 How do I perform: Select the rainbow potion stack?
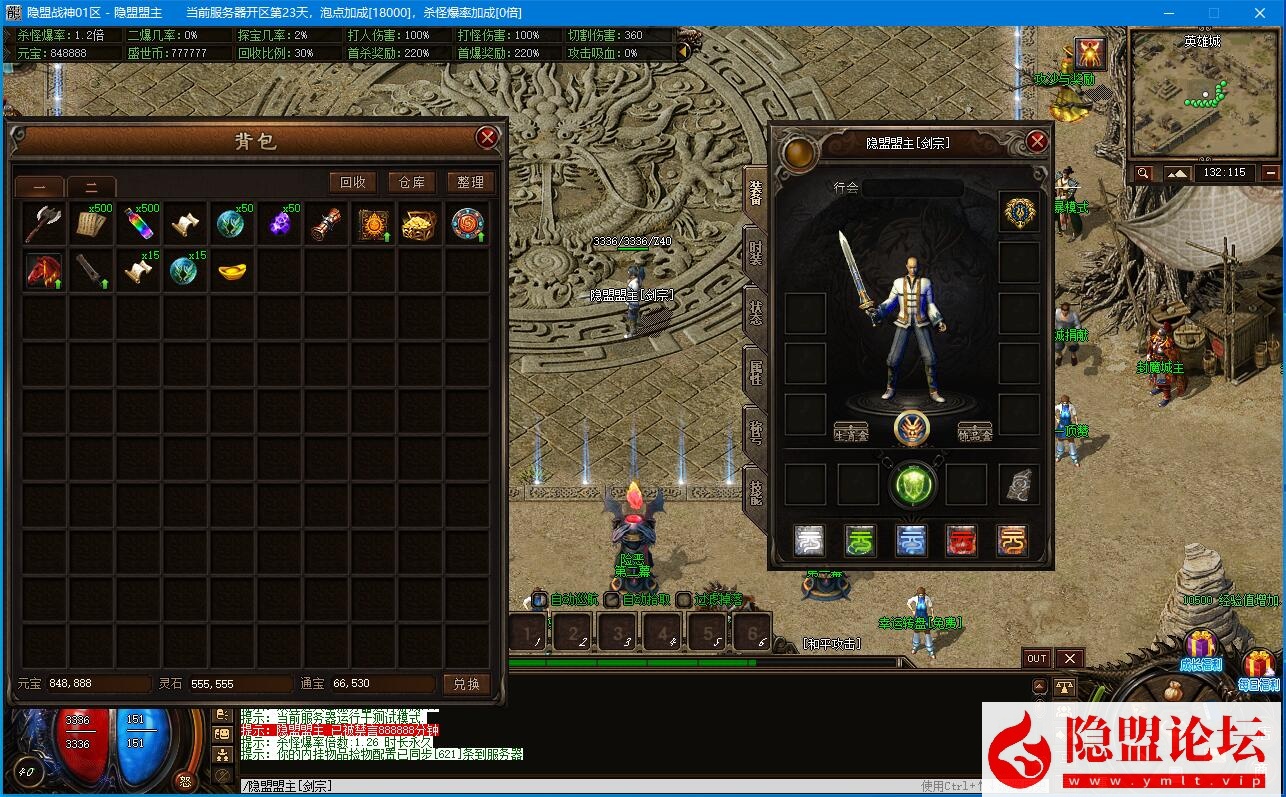point(137,224)
